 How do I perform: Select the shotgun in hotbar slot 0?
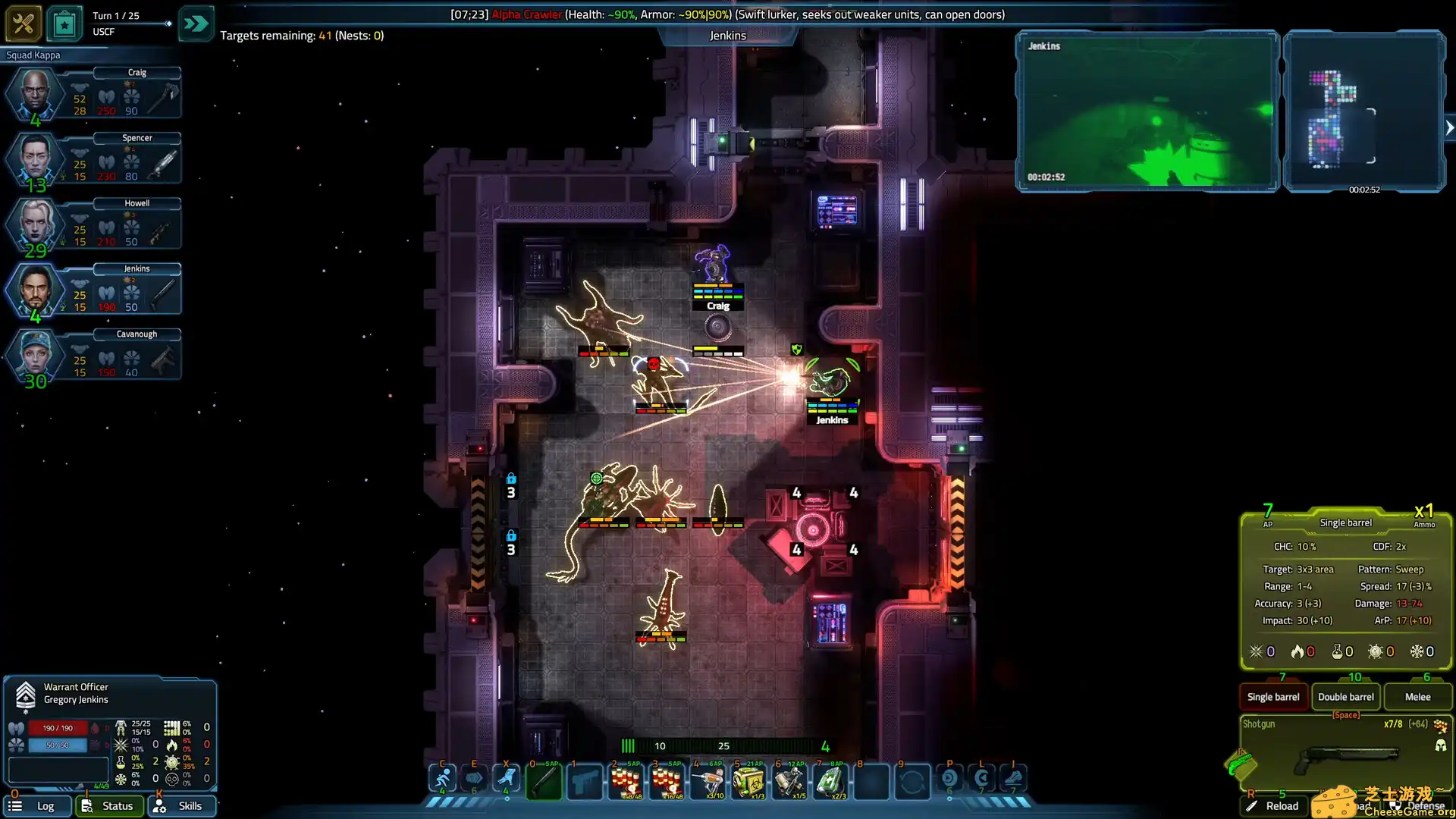544,781
